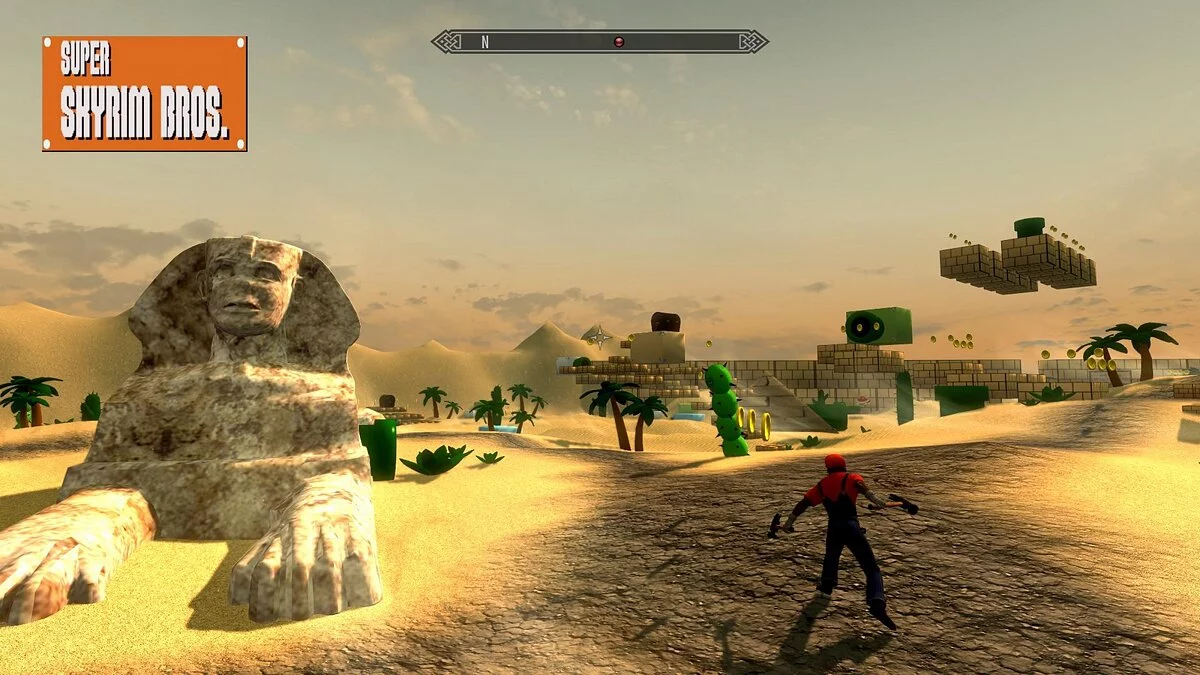Click the Super Skyrim Bros. logo banner
This screenshot has width=1200, height=675.
145,94
